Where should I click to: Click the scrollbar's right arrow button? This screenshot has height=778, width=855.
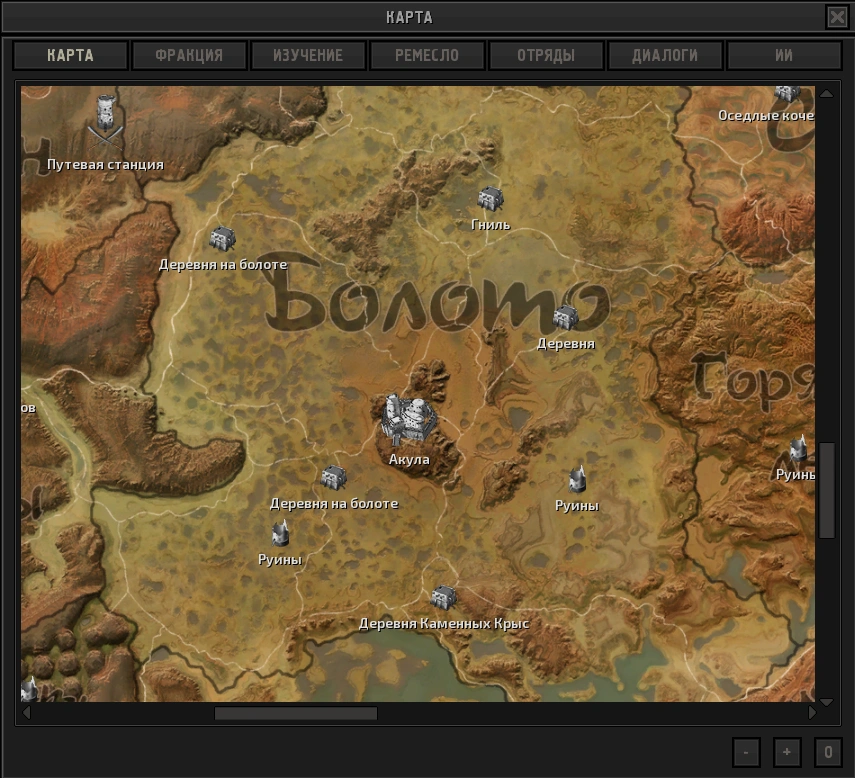click(812, 714)
